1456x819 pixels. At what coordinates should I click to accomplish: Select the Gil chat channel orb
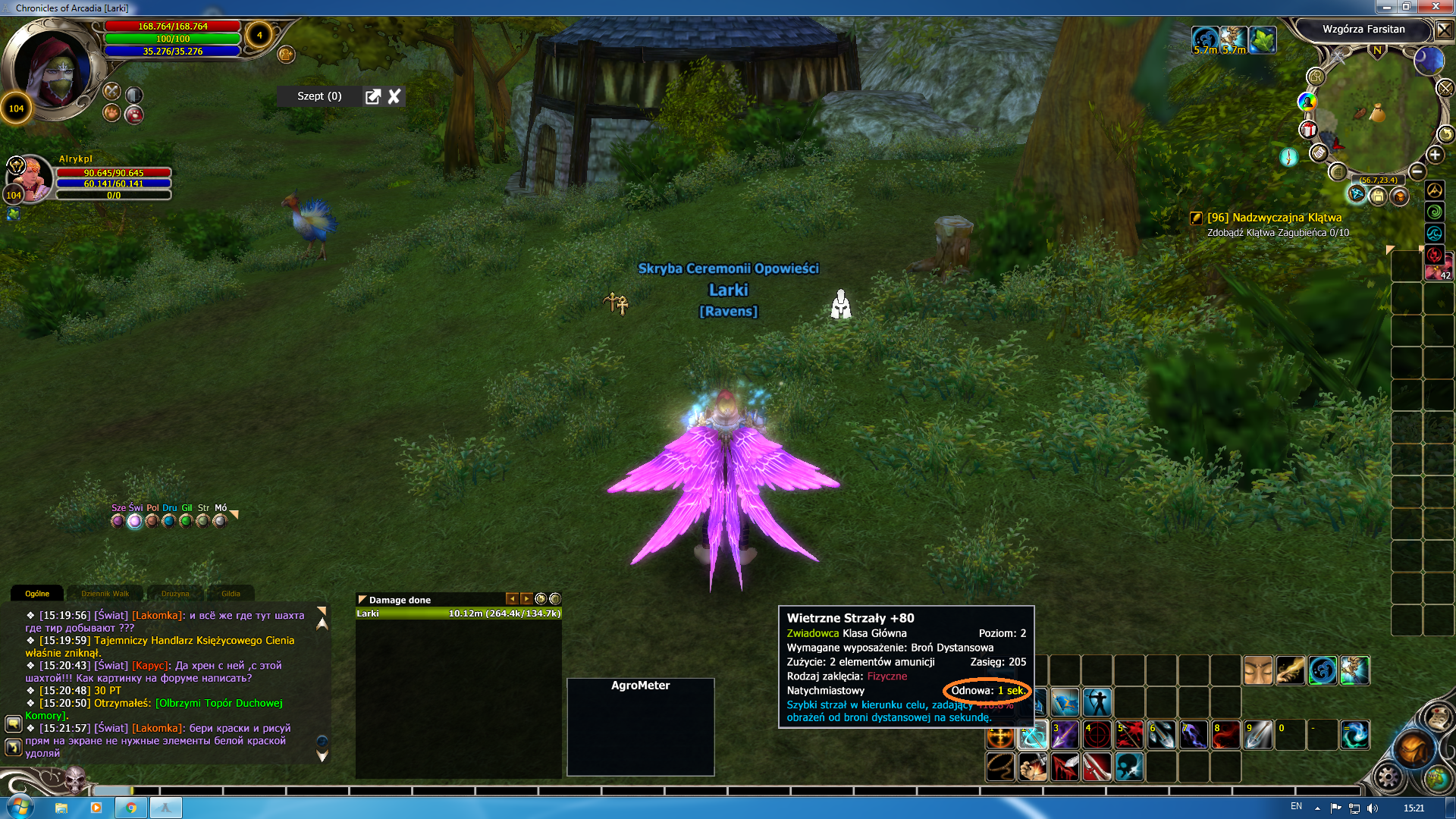click(x=186, y=521)
